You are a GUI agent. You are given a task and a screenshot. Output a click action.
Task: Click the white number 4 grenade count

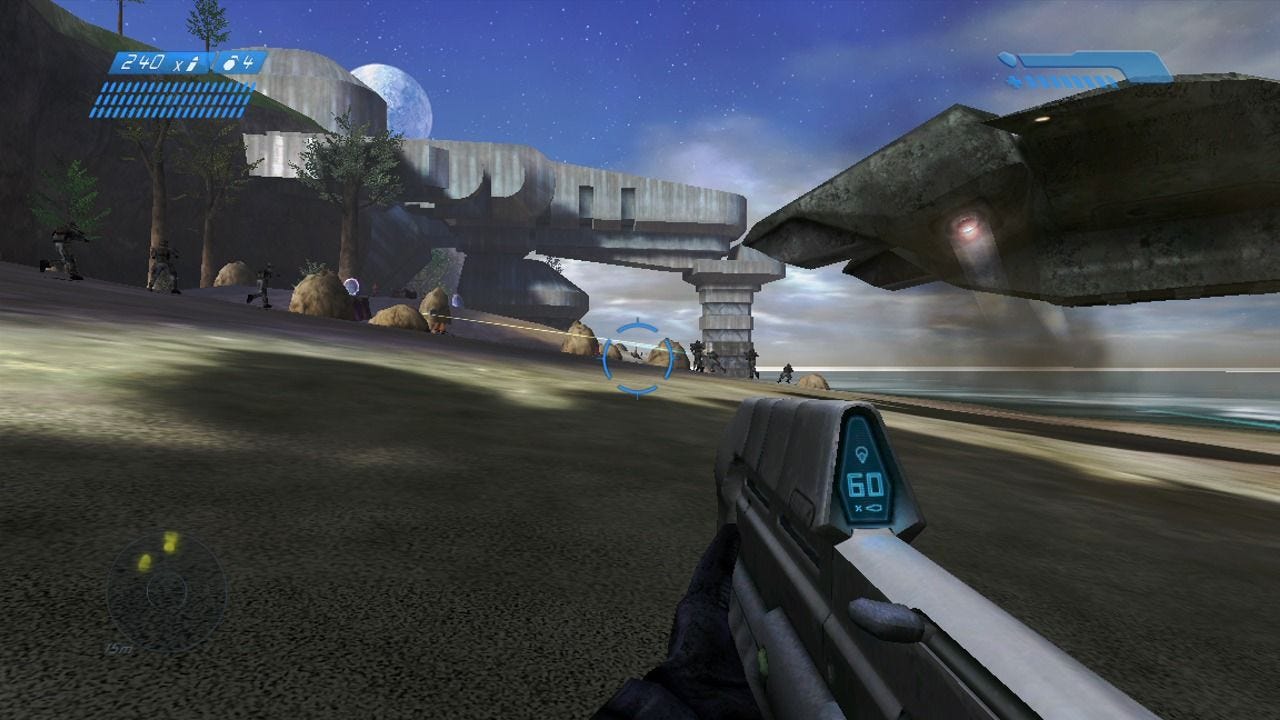[248, 63]
